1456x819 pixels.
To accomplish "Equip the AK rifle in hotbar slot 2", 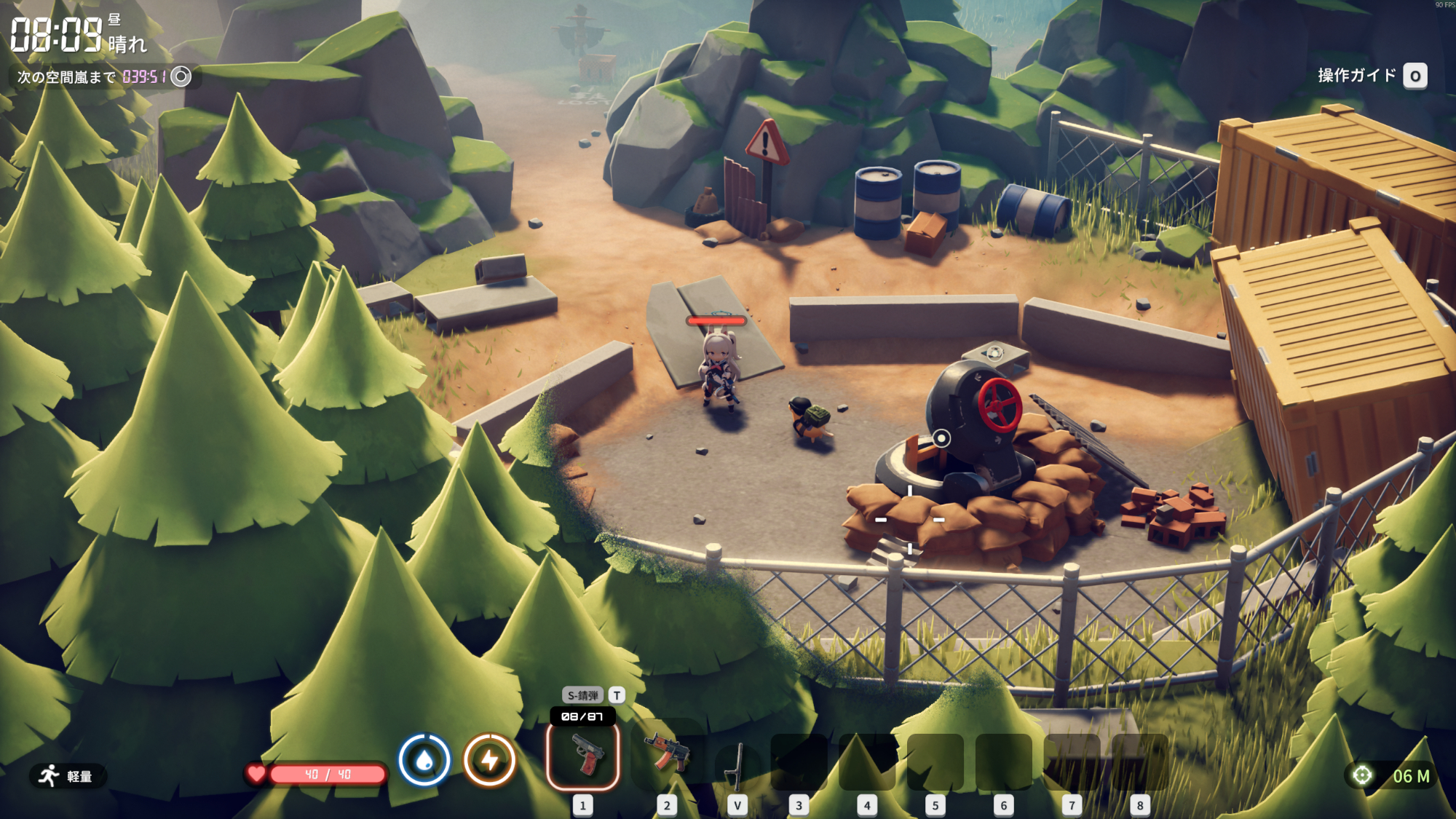I will tap(666, 753).
